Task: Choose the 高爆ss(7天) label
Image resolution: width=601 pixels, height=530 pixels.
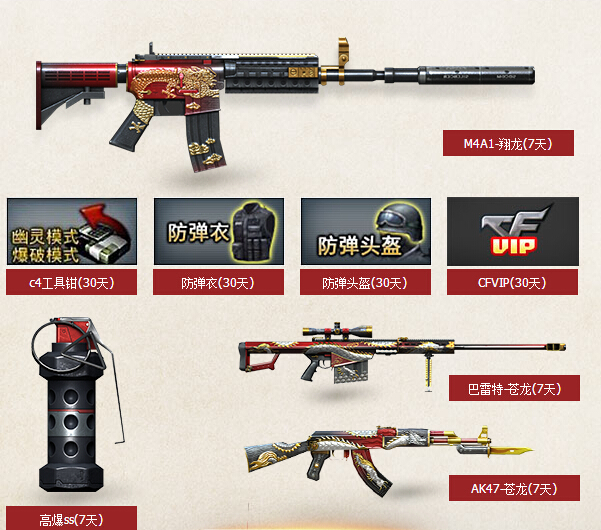Action: [71, 519]
